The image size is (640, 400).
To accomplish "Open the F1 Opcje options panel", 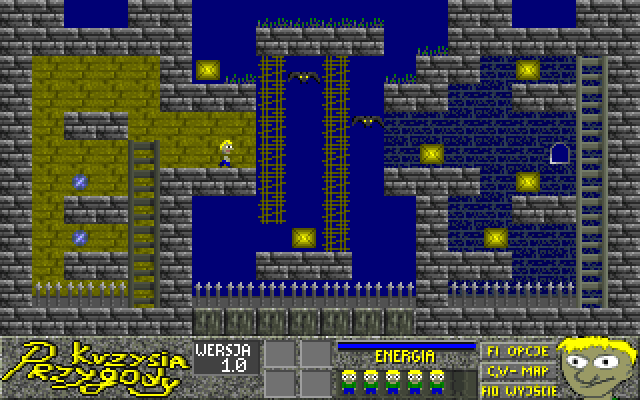I will coord(515,352).
